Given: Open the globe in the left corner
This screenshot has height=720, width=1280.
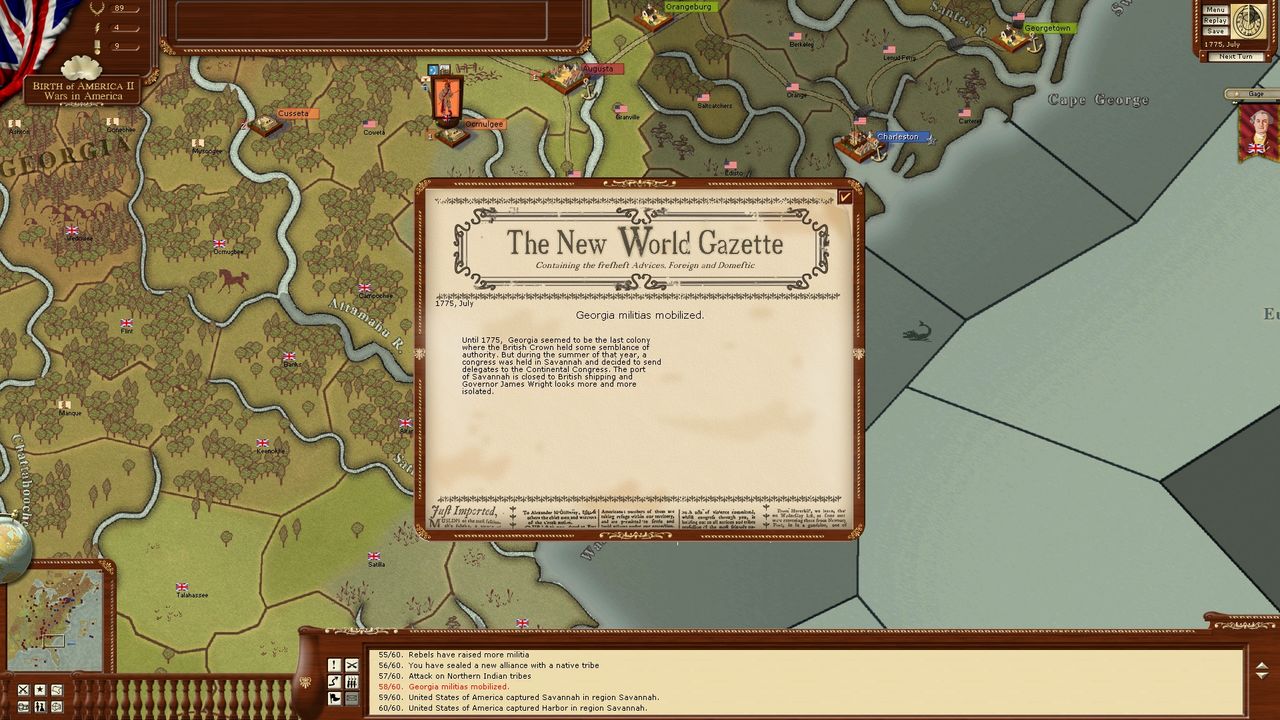Looking at the screenshot, I should pos(12,547).
